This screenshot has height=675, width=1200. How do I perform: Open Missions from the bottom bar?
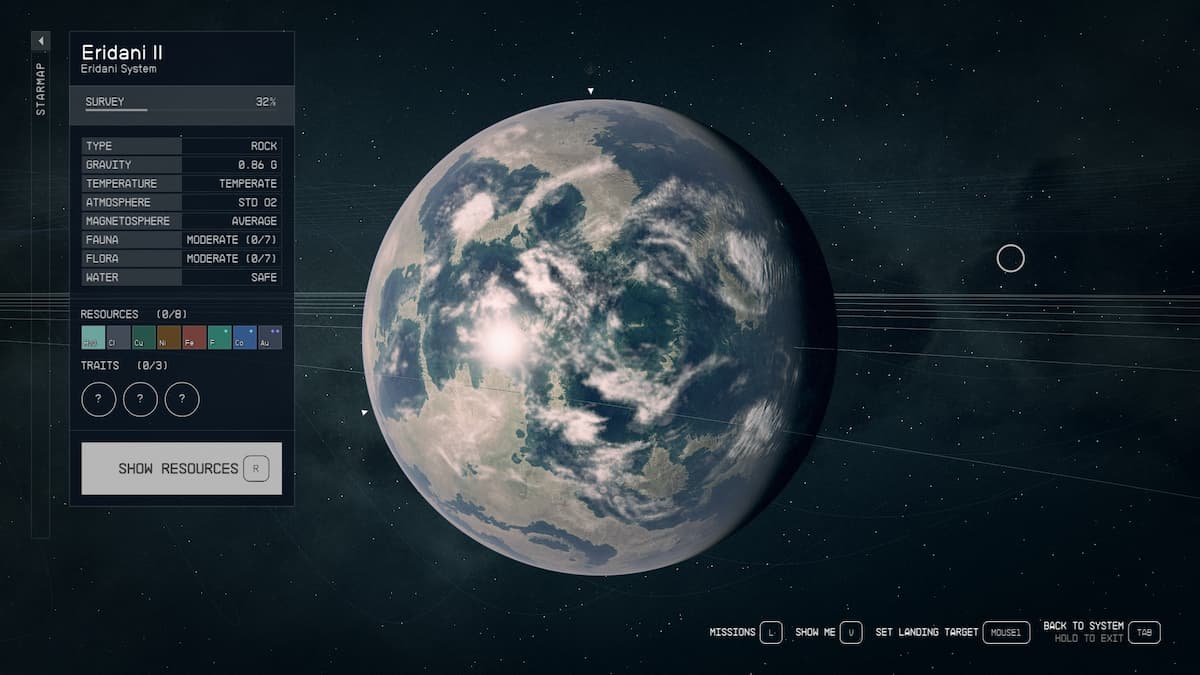(x=745, y=632)
